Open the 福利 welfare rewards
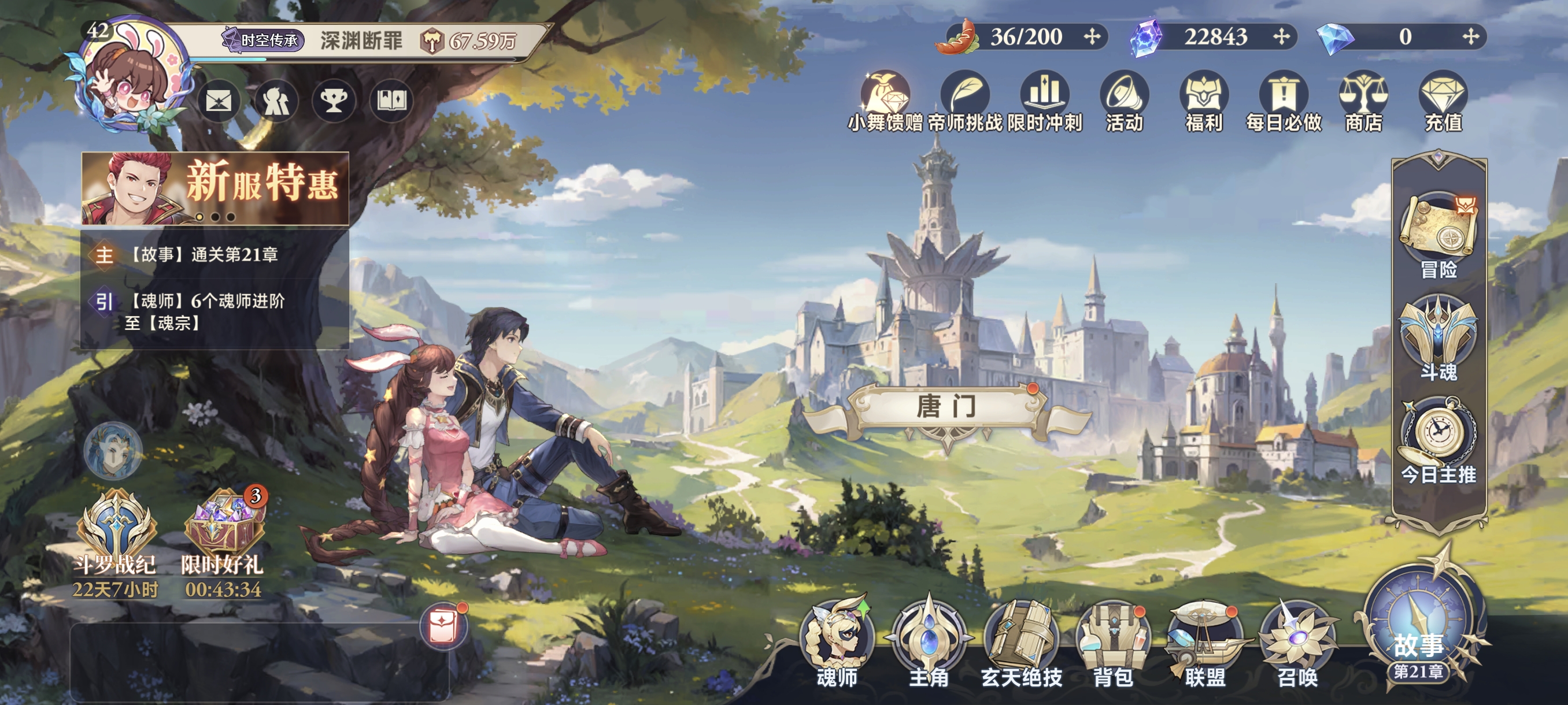The image size is (1568, 705). click(x=1203, y=102)
